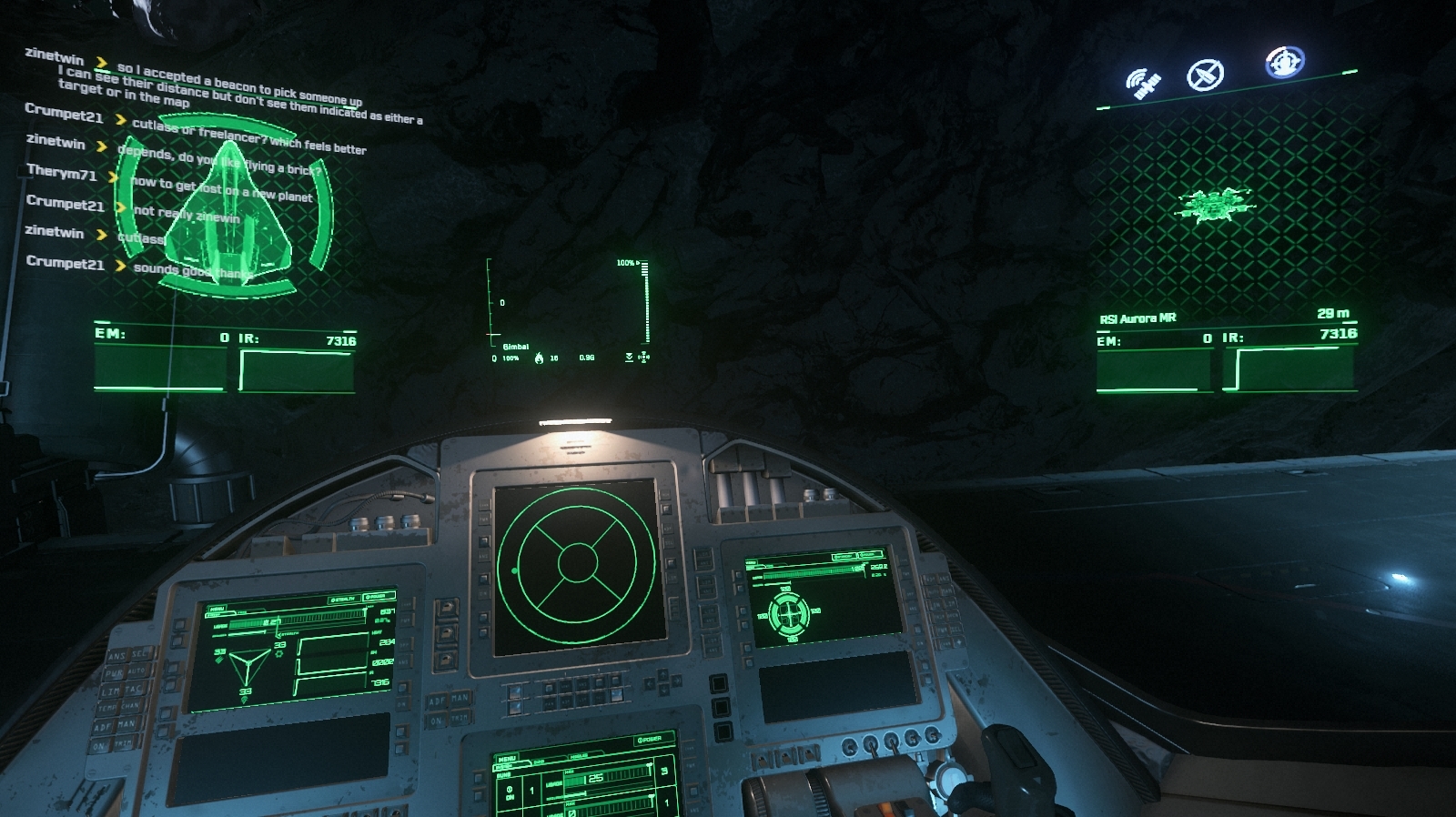Adjust the gun usage slider showing 25
Screen dimensions: 1456x817
pyautogui.click(x=594, y=779)
